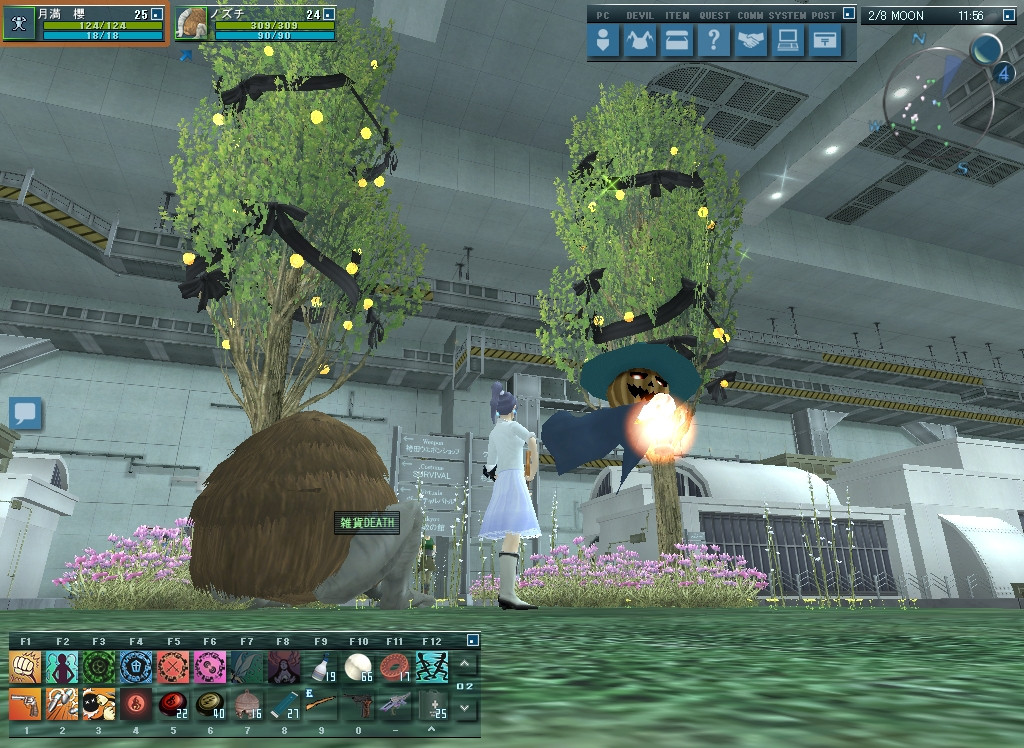The width and height of the screenshot is (1024, 748).
Task: Activate the red flame skill icon
Action: tap(135, 704)
